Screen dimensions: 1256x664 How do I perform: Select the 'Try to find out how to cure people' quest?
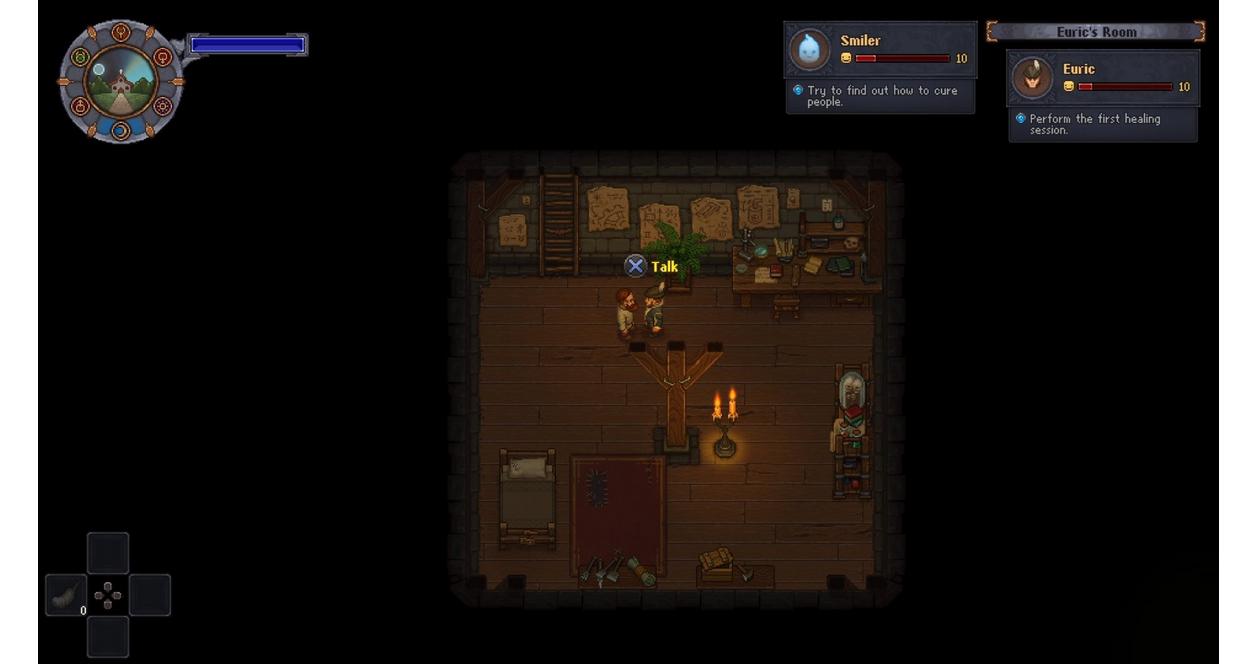click(880, 96)
